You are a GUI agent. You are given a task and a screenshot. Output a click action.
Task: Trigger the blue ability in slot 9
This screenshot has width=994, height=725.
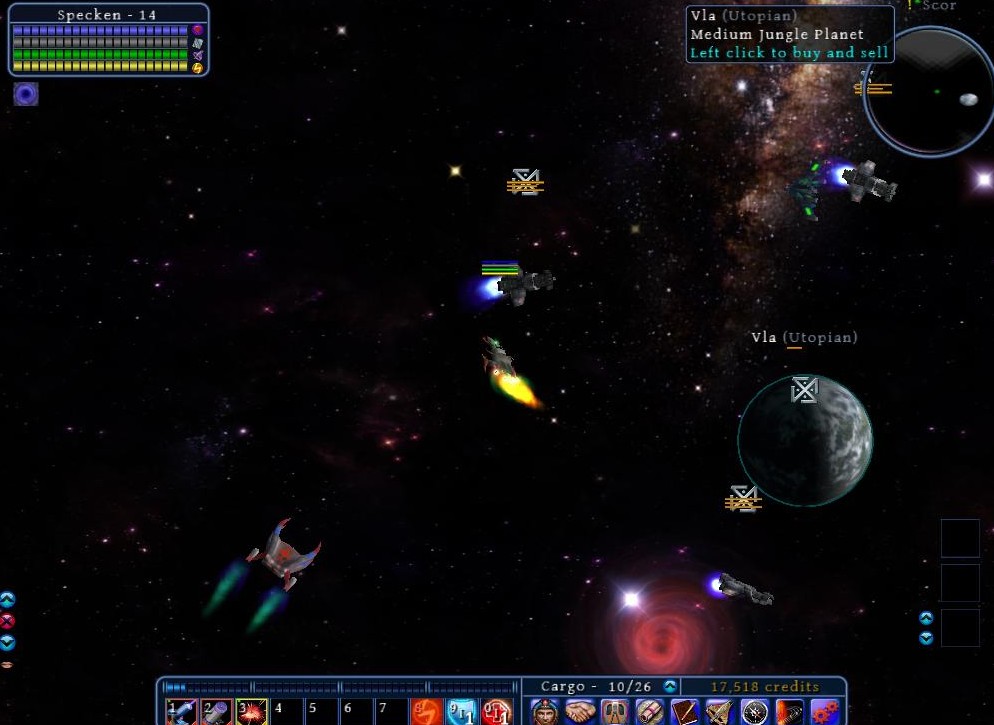[461, 712]
